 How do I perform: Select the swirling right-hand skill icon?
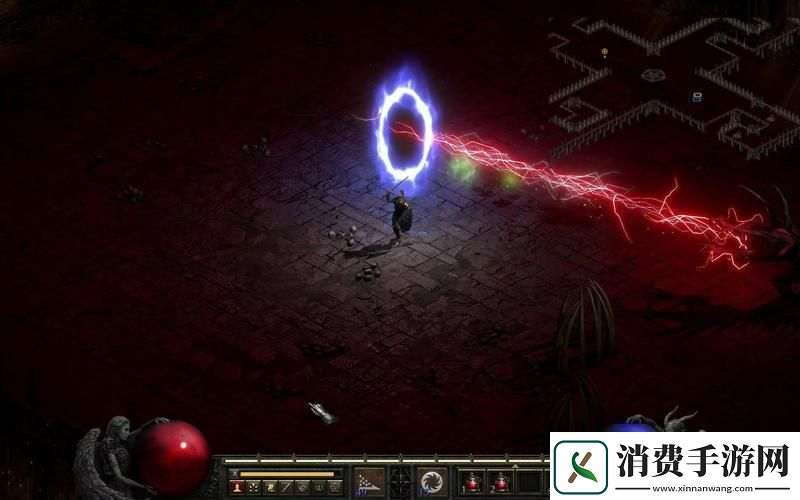(433, 482)
